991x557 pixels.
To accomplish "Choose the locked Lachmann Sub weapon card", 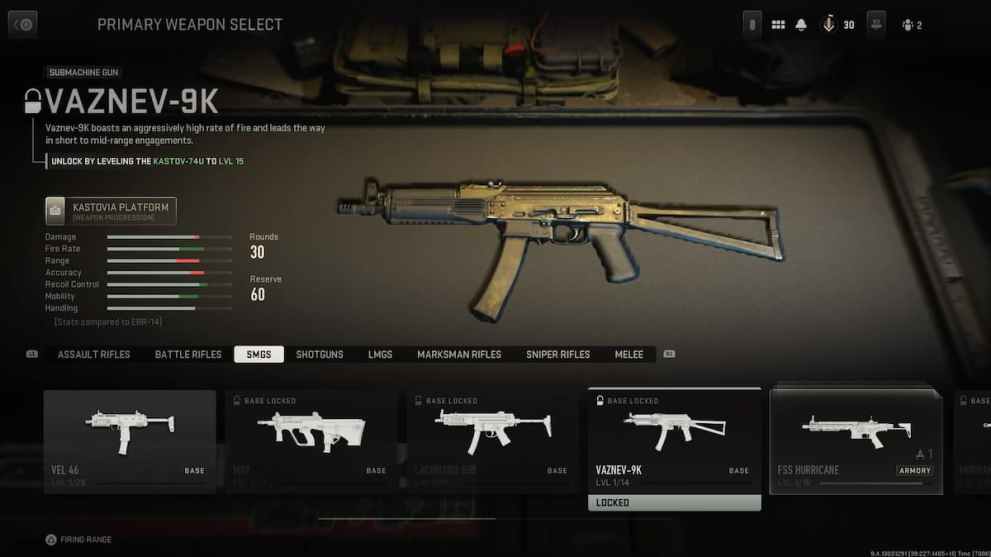I will pos(493,438).
